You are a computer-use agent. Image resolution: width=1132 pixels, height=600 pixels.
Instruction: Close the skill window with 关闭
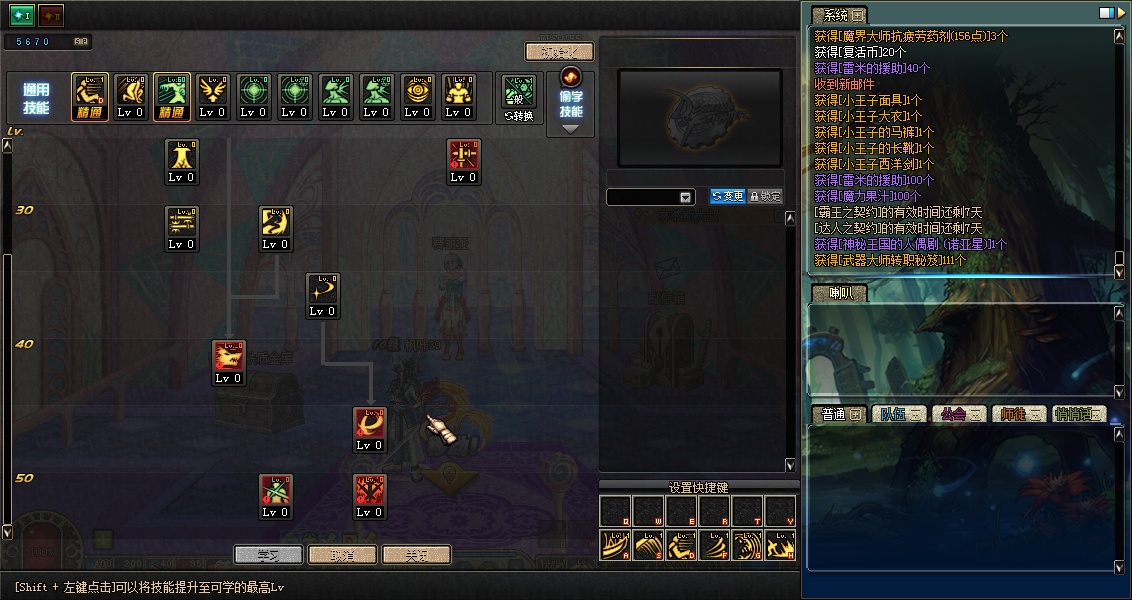coord(416,554)
